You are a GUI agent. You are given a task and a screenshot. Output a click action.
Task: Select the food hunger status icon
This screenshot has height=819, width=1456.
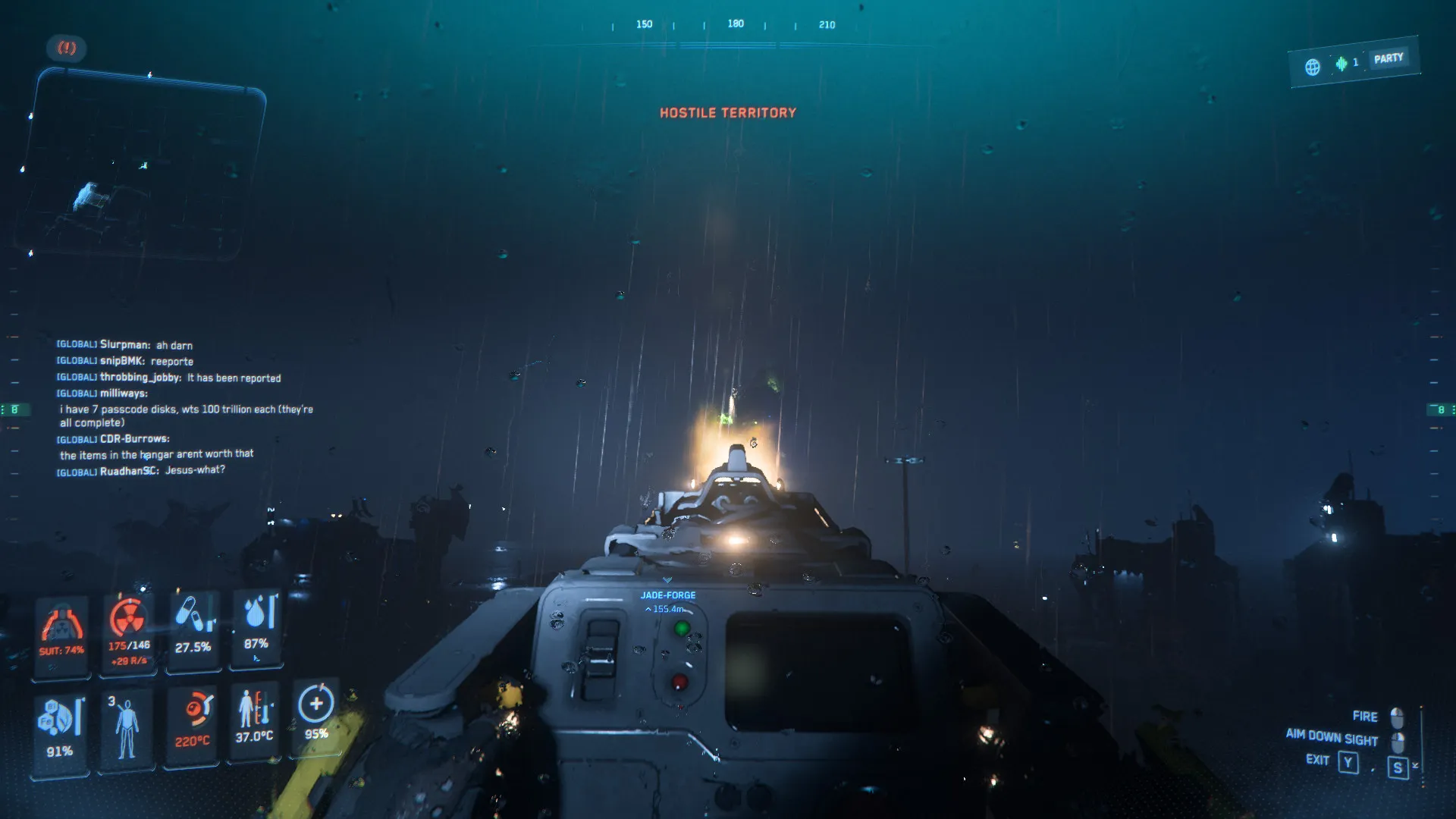[x=59, y=717]
